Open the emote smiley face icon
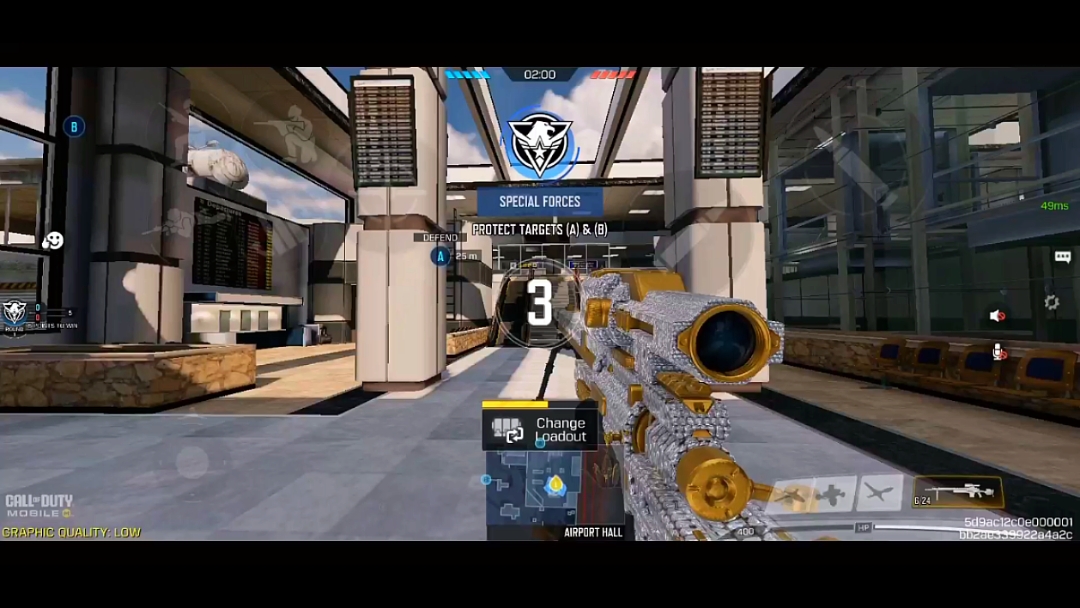The image size is (1080, 608). pos(53,241)
